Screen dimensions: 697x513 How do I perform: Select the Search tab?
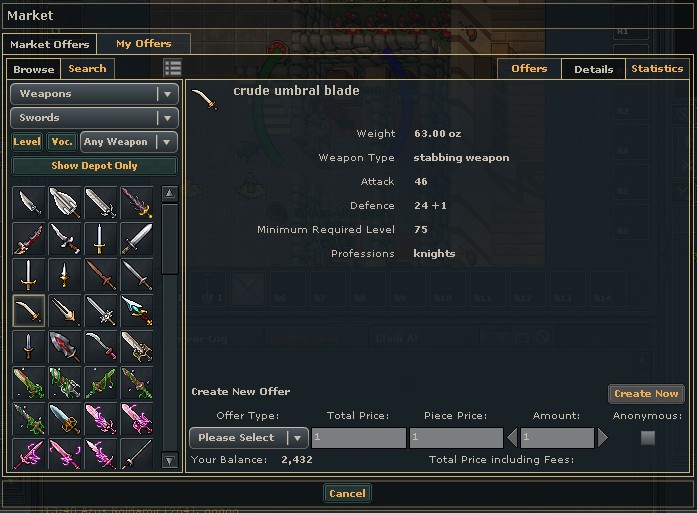[87, 69]
